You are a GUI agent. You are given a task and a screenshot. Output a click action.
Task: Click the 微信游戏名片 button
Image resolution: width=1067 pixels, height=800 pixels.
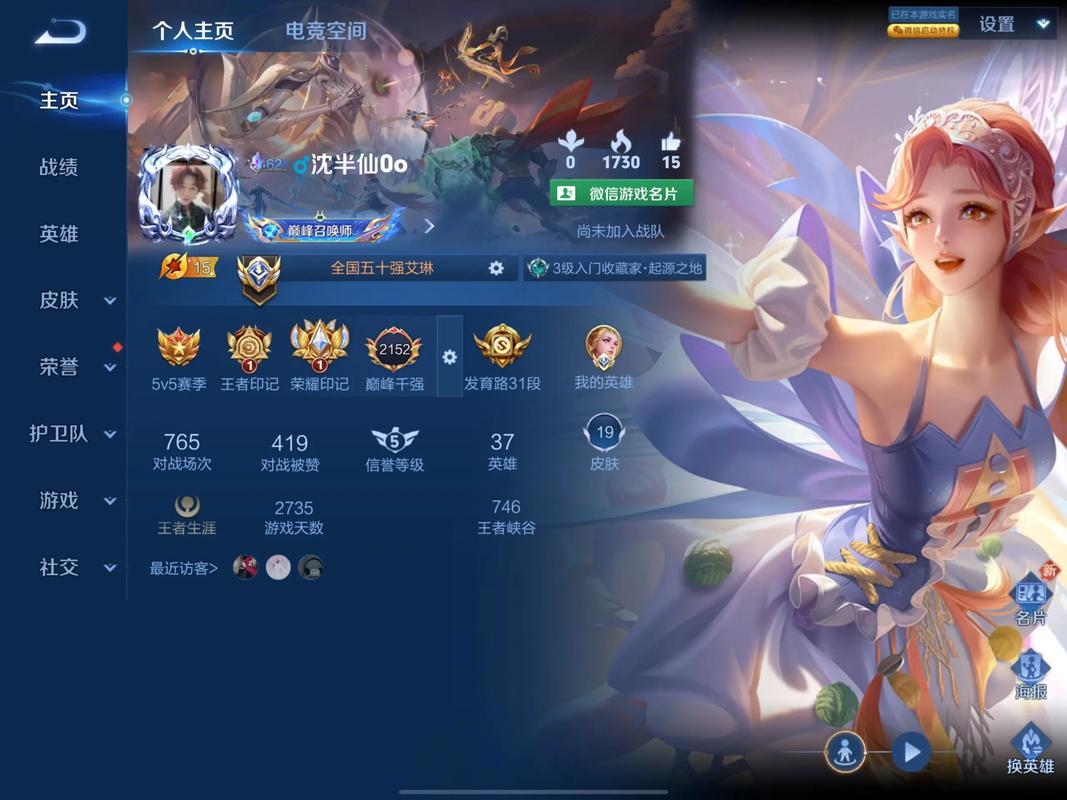click(621, 193)
